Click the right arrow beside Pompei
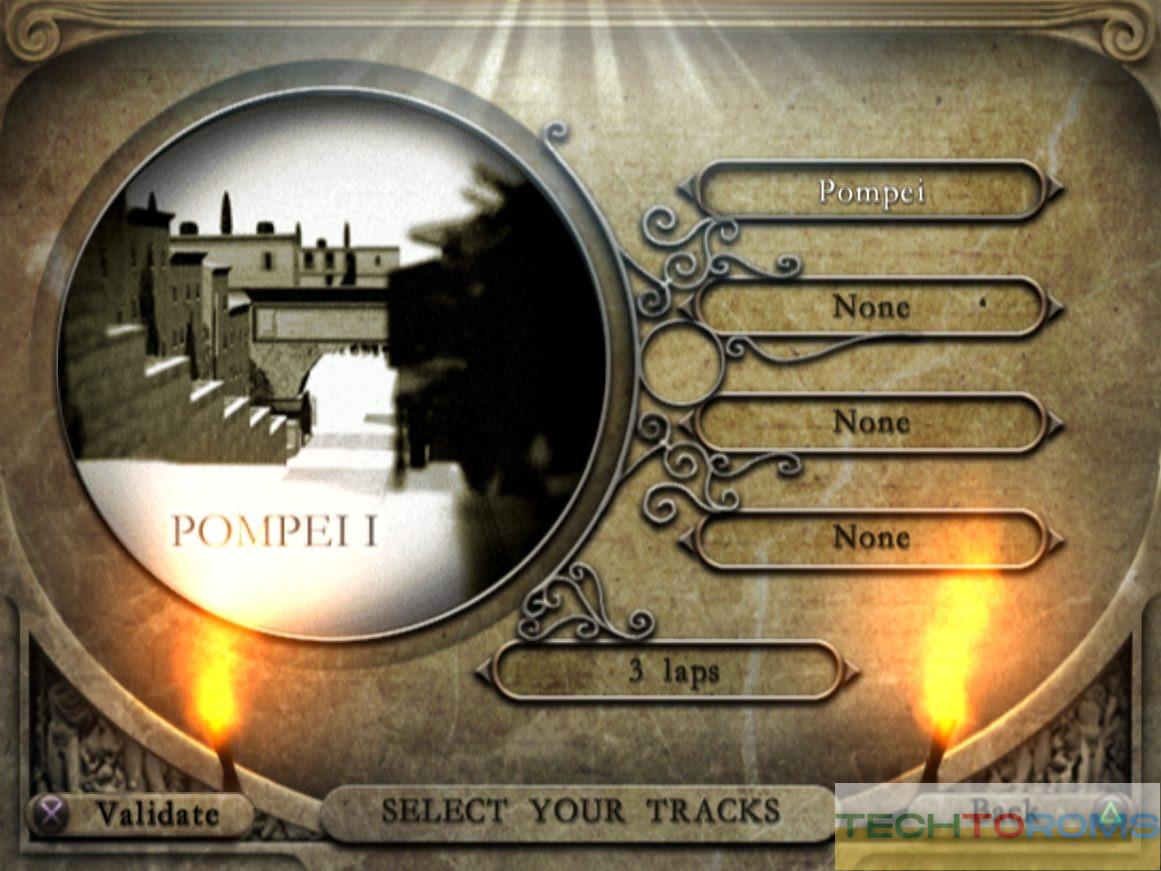This screenshot has width=1161, height=871. click(x=1055, y=189)
